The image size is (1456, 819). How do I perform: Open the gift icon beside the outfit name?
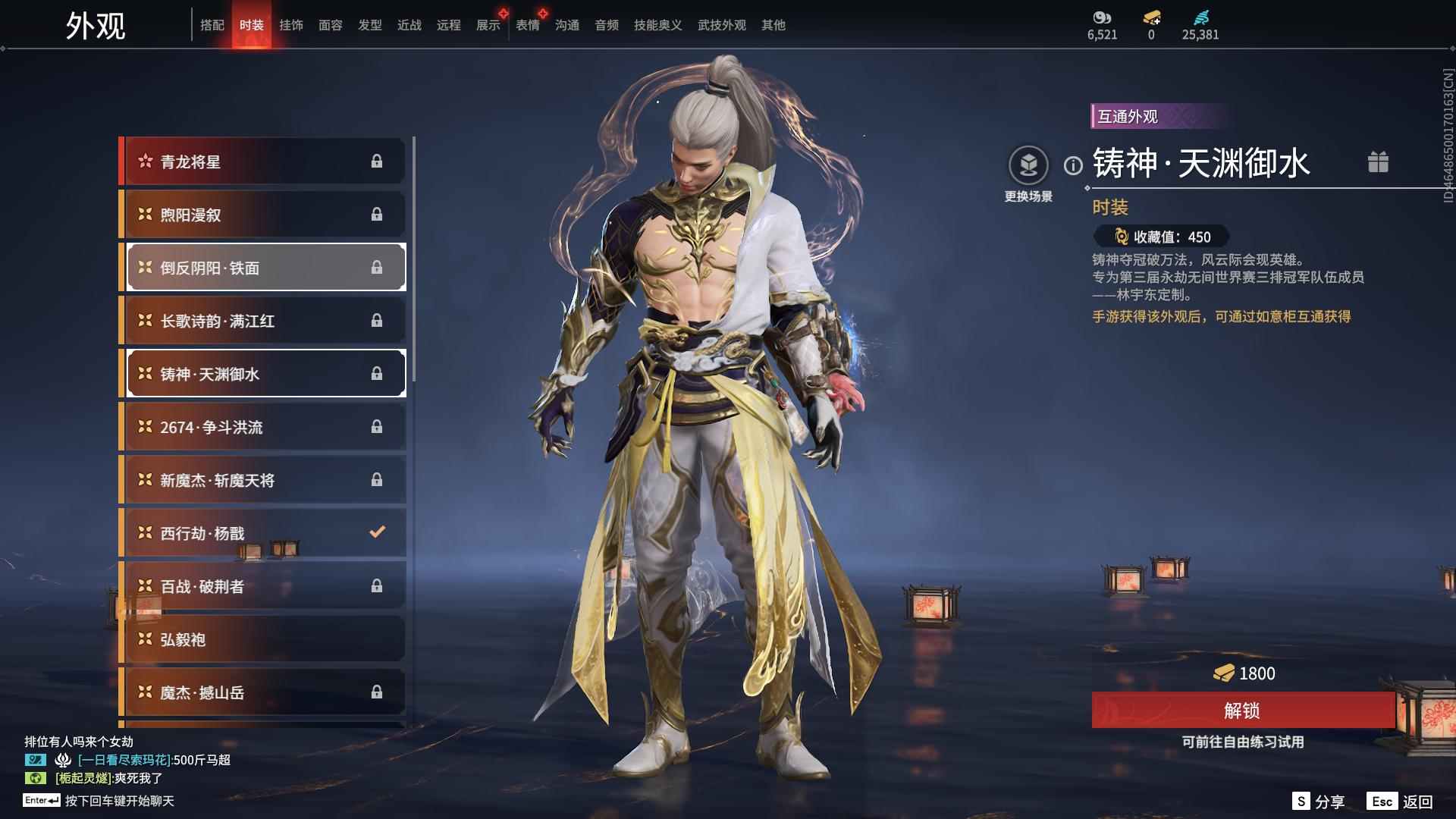point(1378,162)
